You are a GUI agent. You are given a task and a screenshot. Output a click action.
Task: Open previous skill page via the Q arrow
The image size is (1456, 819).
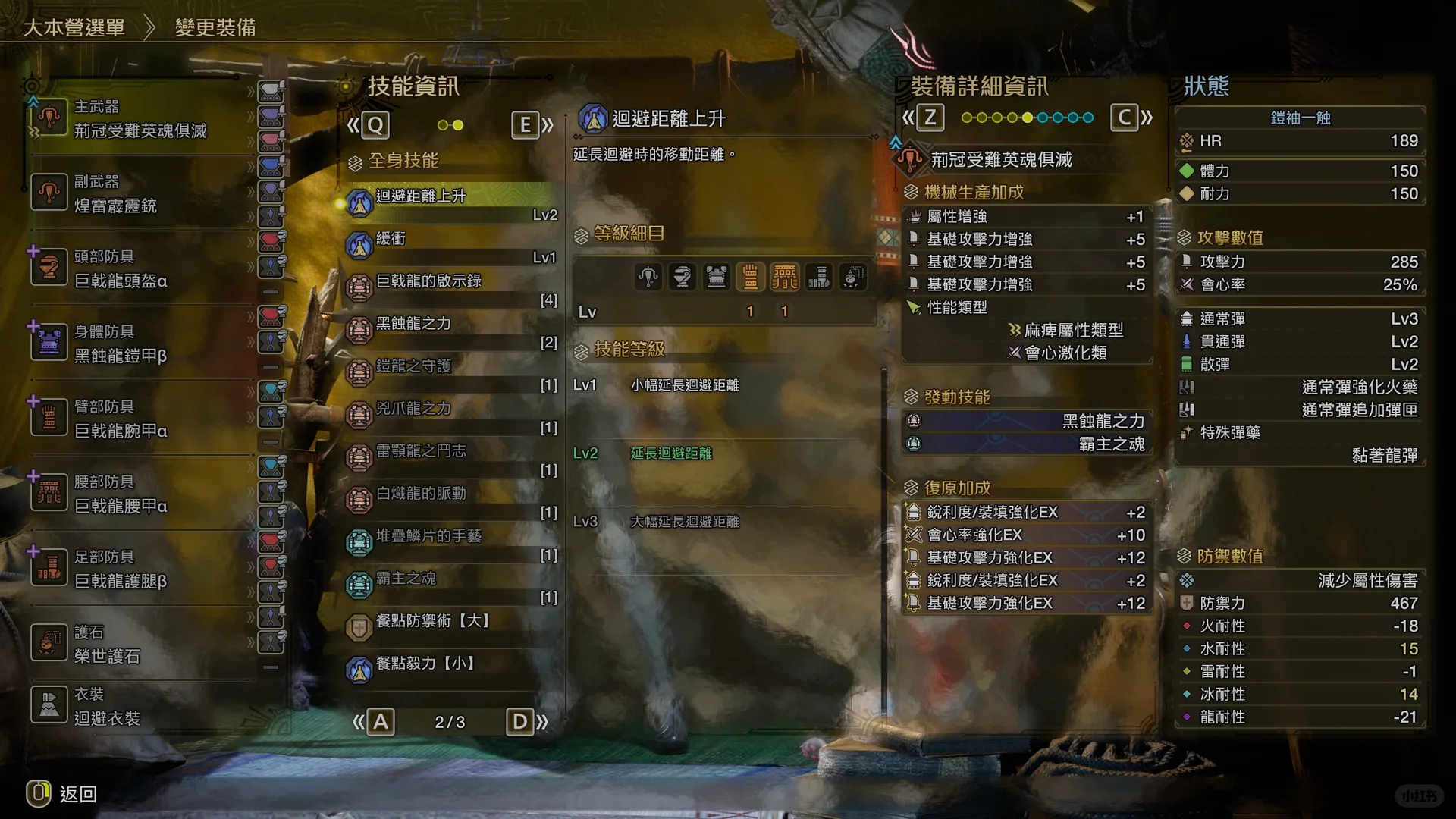point(376,125)
